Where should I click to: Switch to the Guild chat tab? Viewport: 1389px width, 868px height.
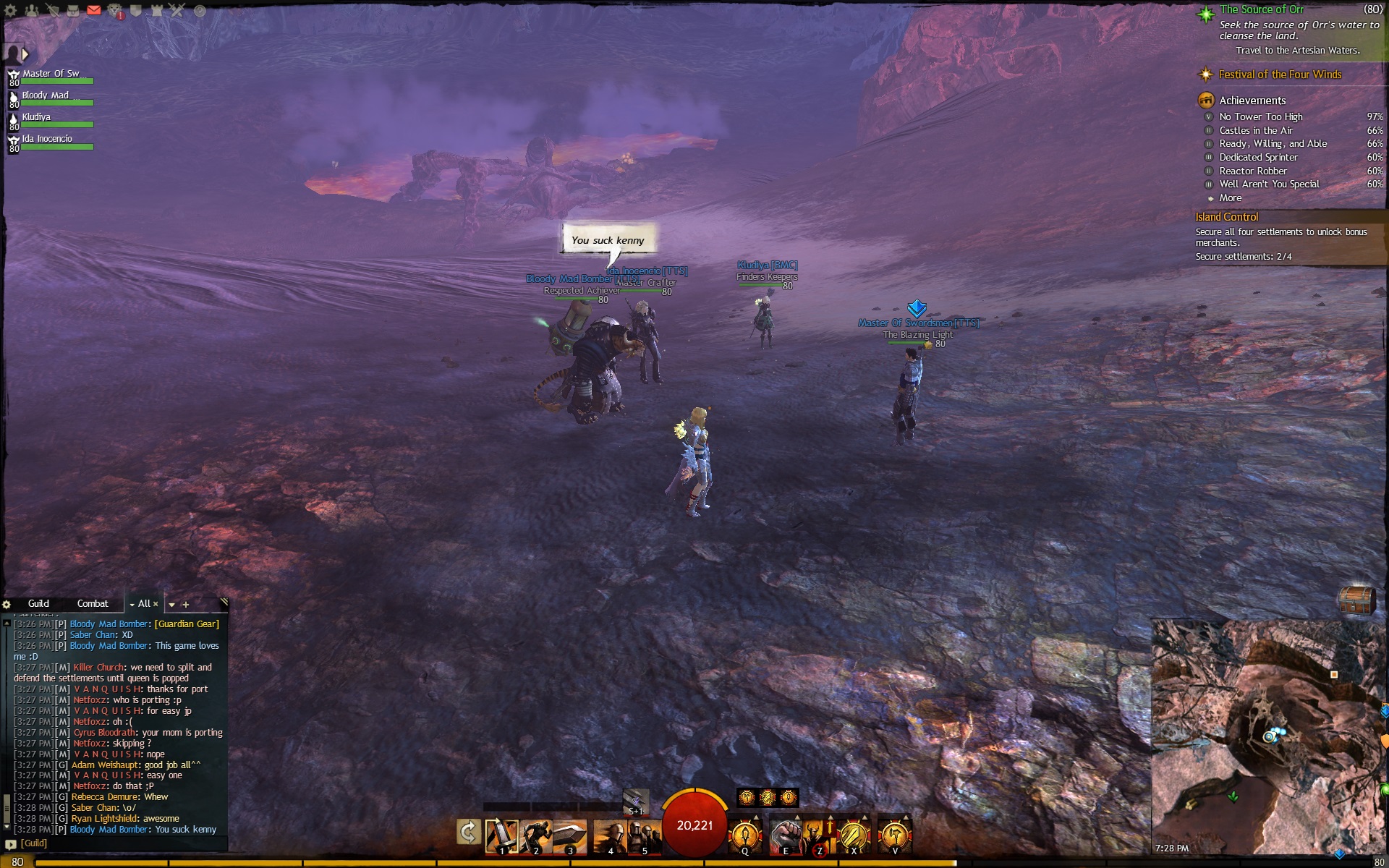click(38, 603)
